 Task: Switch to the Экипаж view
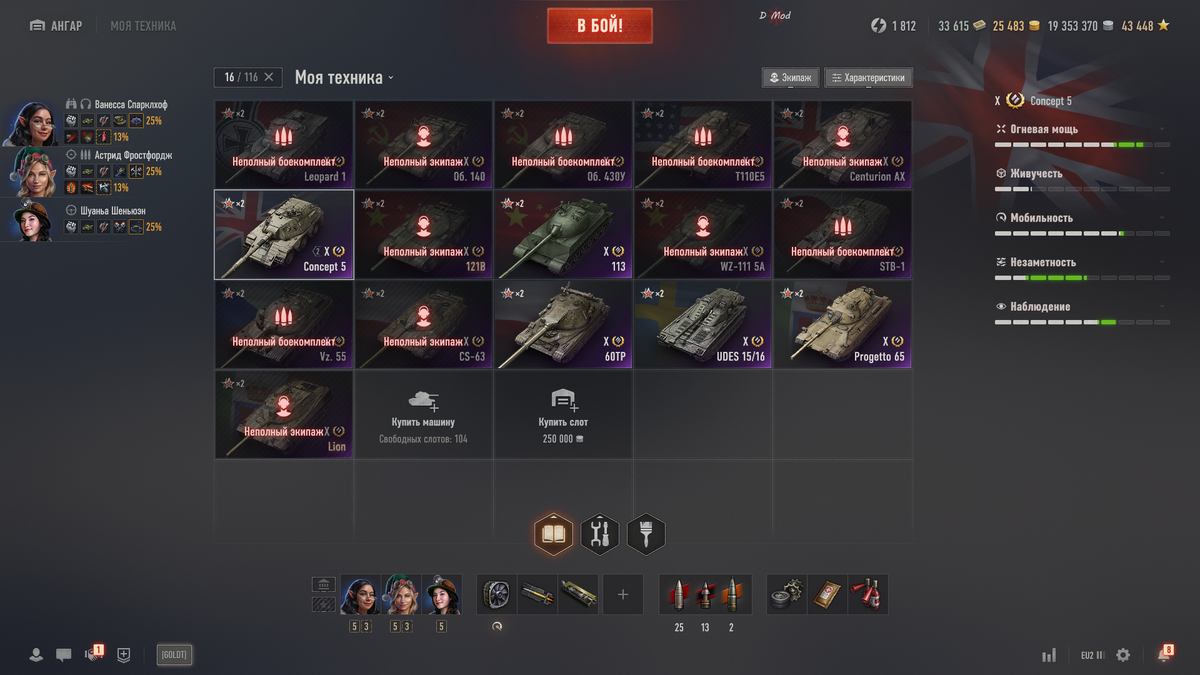click(790, 78)
